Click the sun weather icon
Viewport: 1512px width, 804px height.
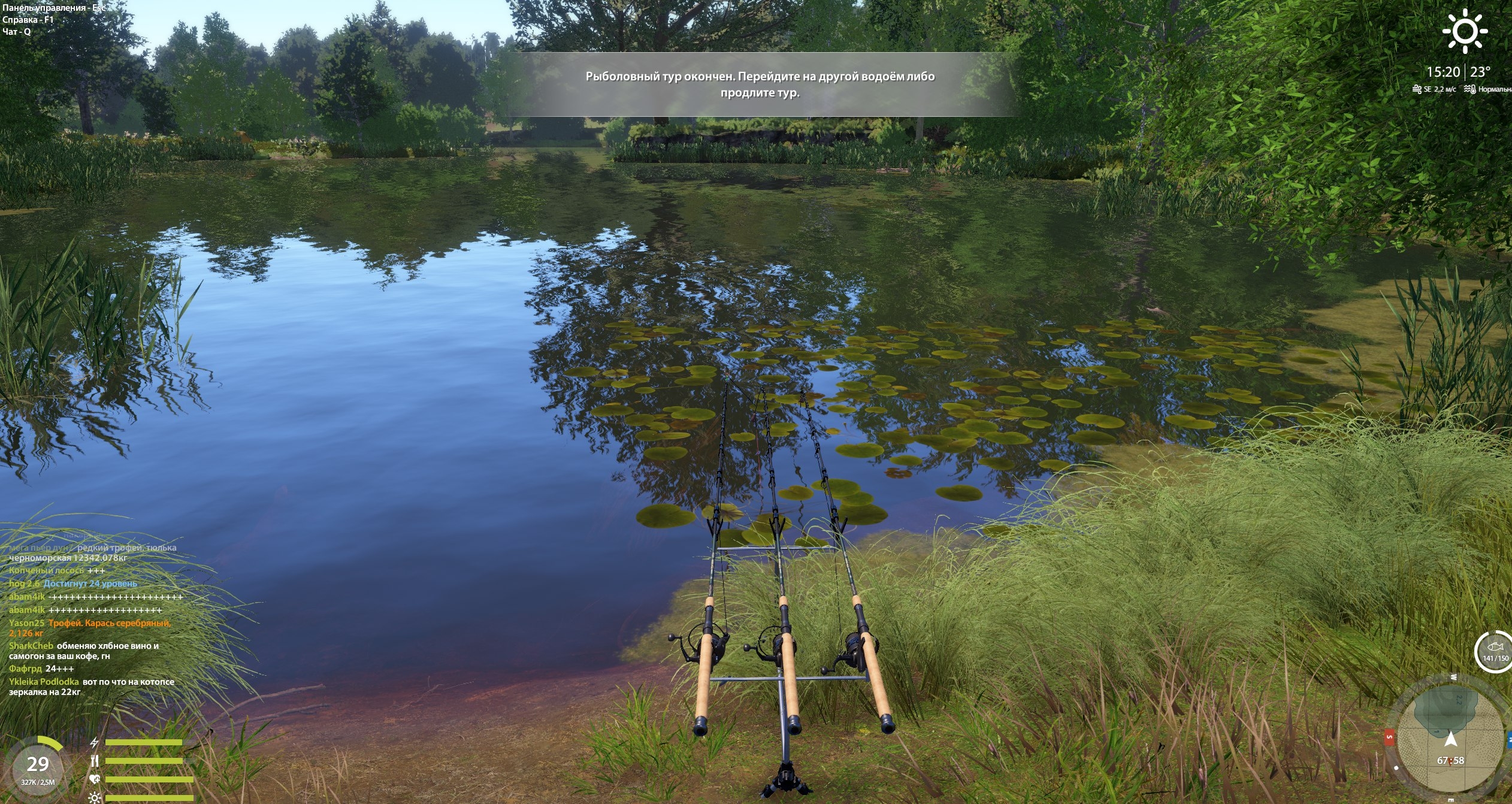pyautogui.click(x=1464, y=31)
